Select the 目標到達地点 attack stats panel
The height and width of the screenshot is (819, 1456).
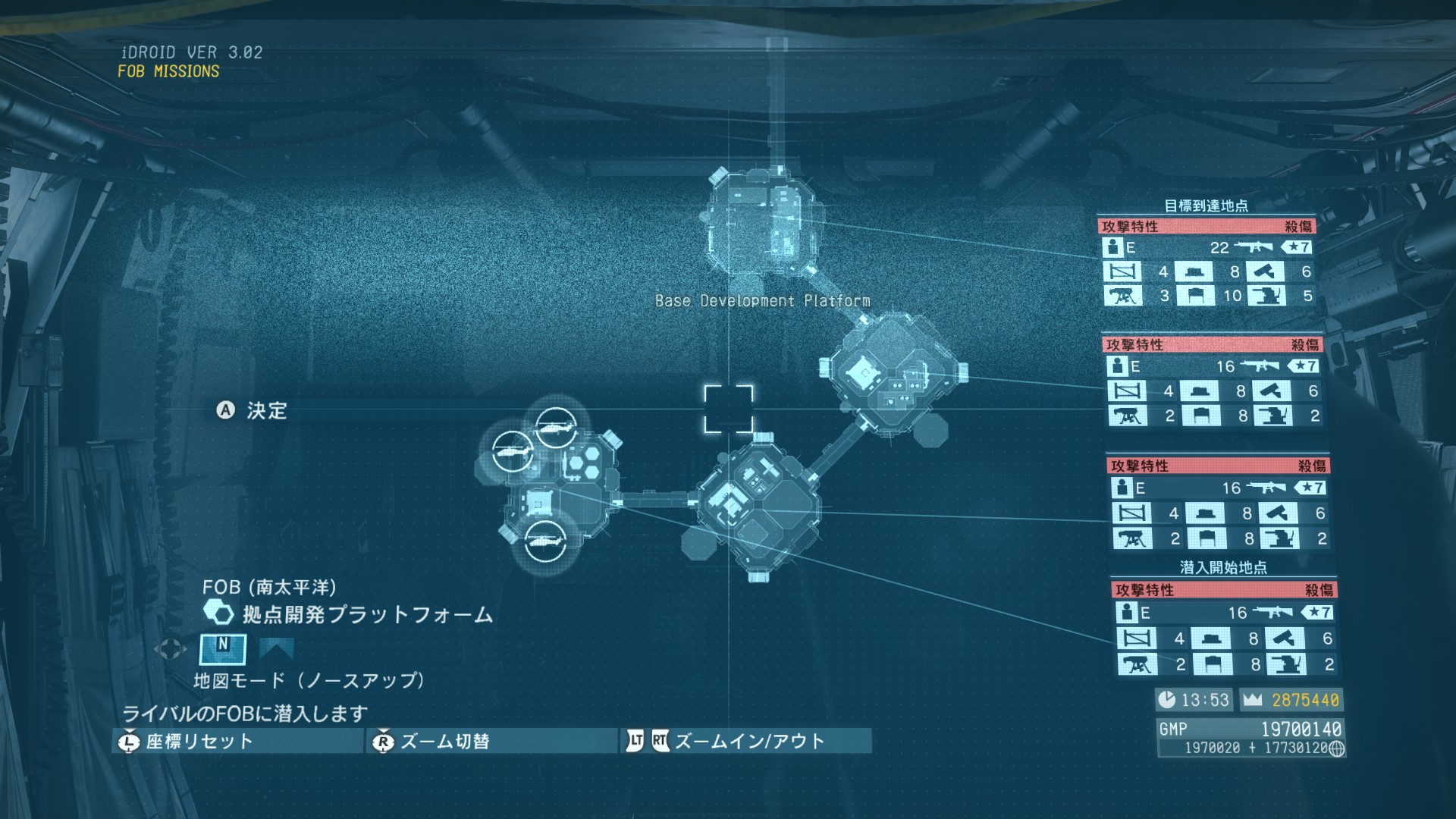pyautogui.click(x=1207, y=261)
